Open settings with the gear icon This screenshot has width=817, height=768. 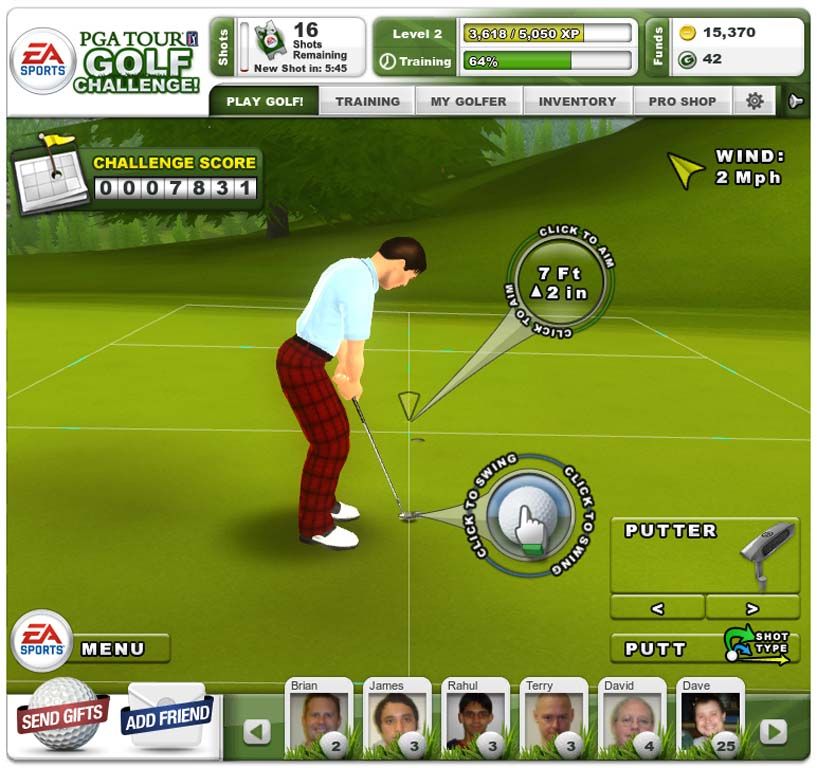pos(755,101)
